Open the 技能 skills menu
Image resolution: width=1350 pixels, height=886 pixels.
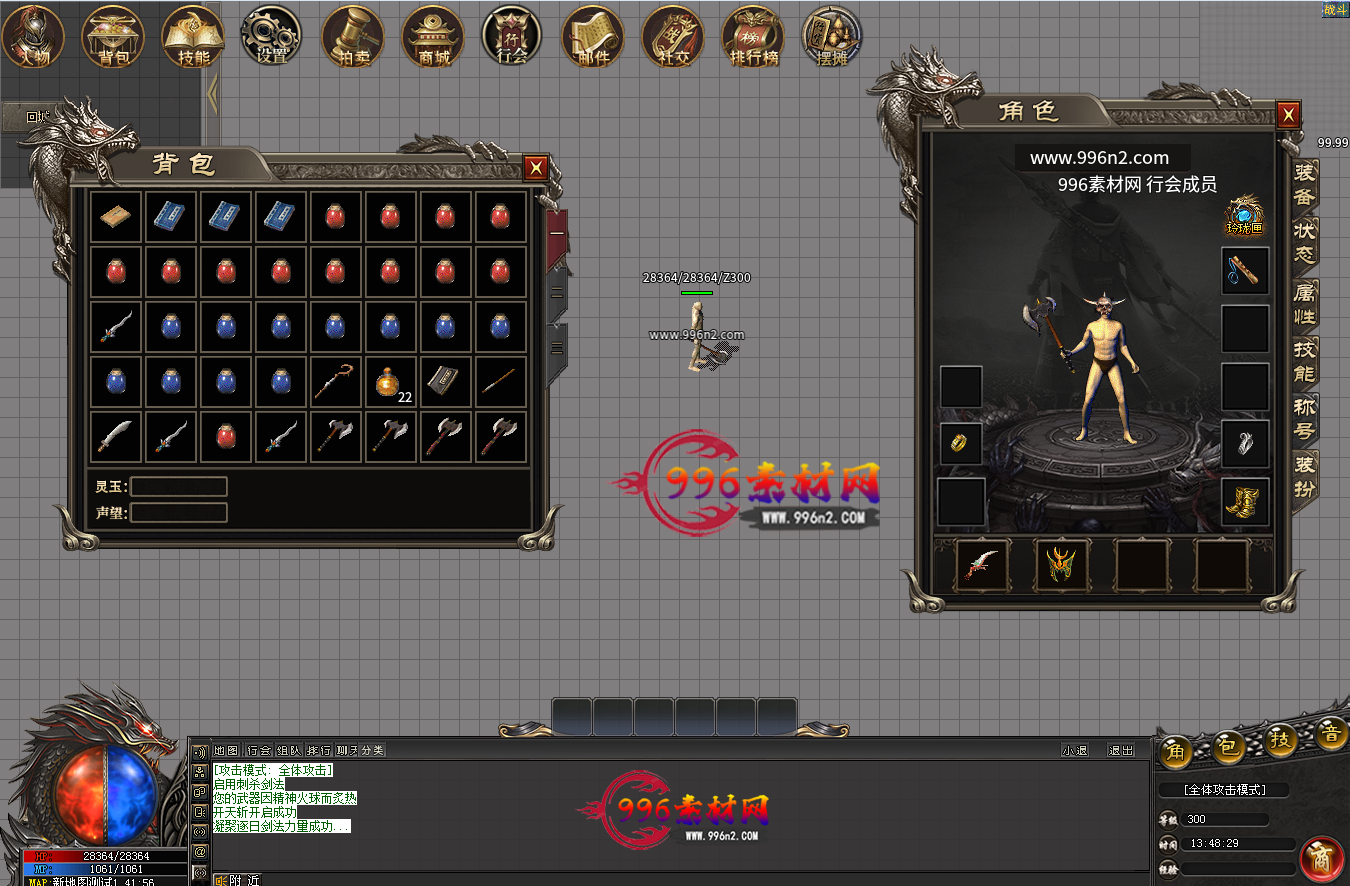coord(193,36)
